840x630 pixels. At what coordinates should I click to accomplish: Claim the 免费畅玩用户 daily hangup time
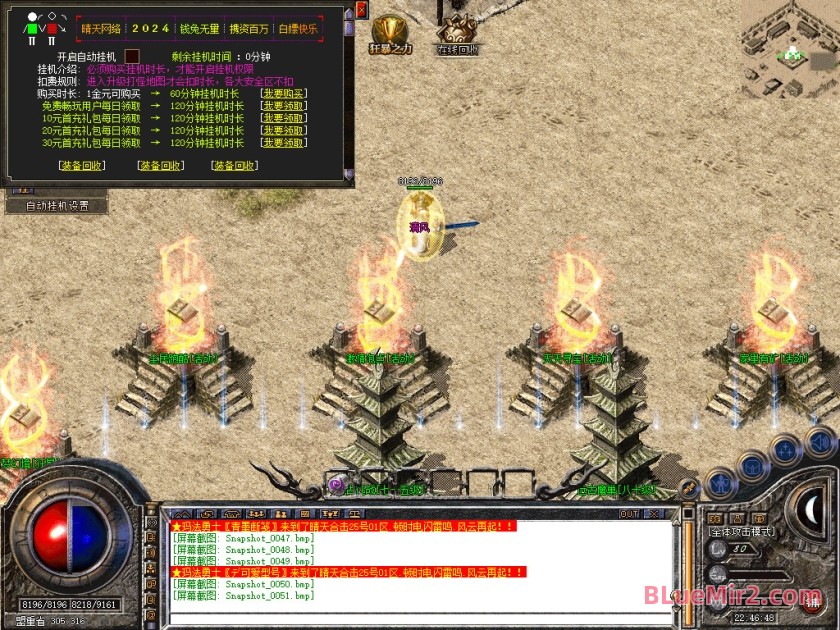pos(283,105)
